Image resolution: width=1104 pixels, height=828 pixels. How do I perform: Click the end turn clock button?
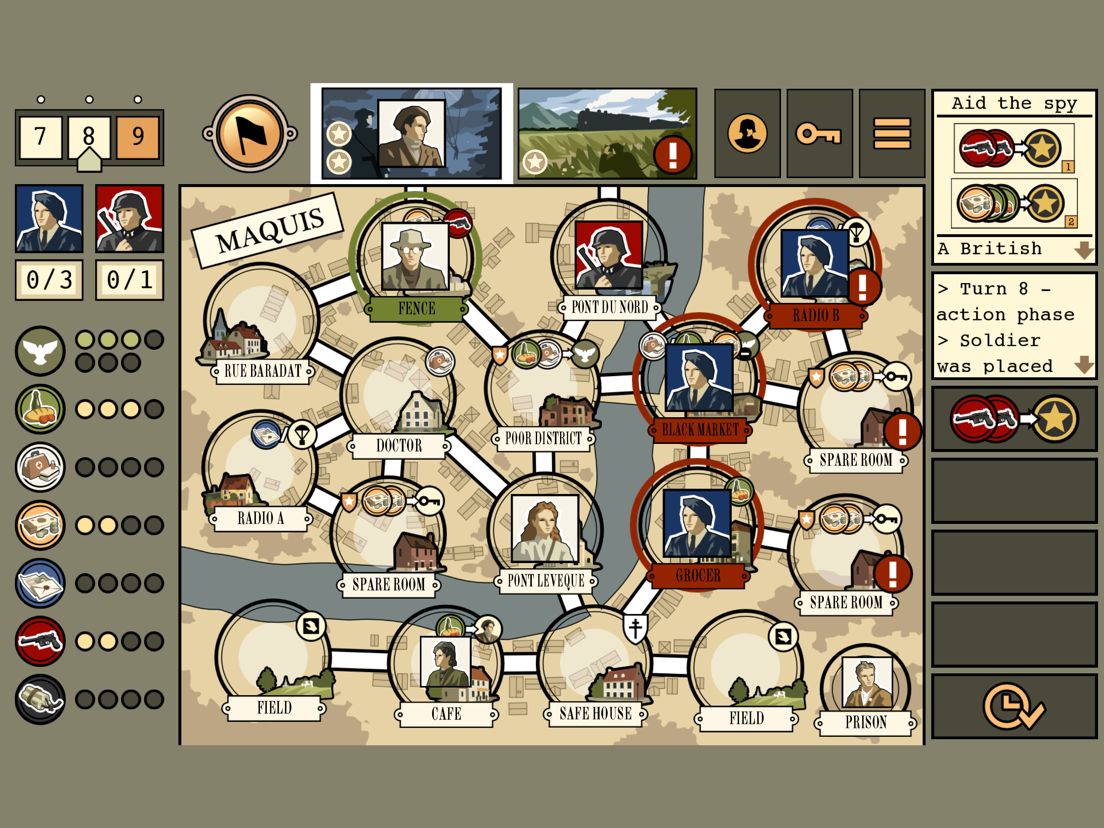click(1014, 706)
